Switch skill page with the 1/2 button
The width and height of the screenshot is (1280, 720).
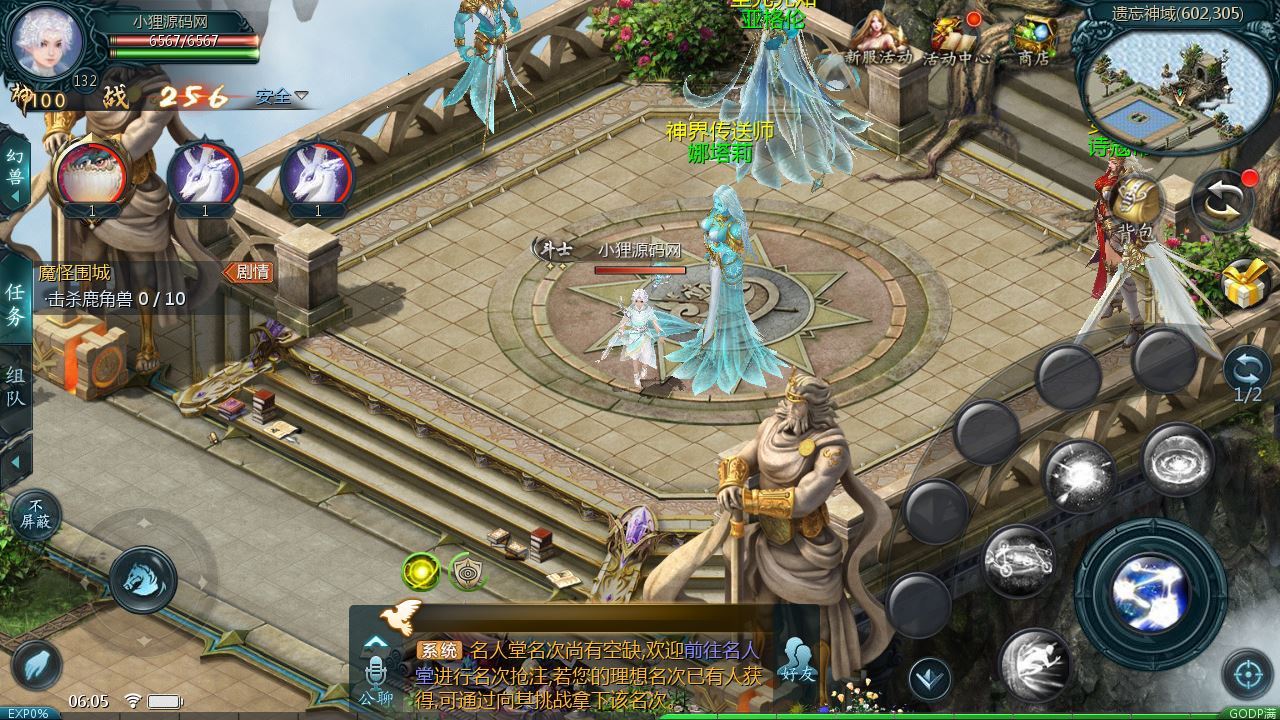tap(1247, 374)
